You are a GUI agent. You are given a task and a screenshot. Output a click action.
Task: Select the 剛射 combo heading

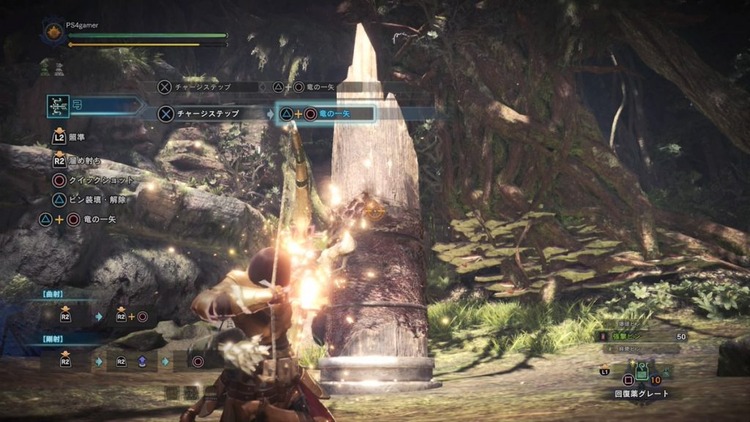point(53,340)
